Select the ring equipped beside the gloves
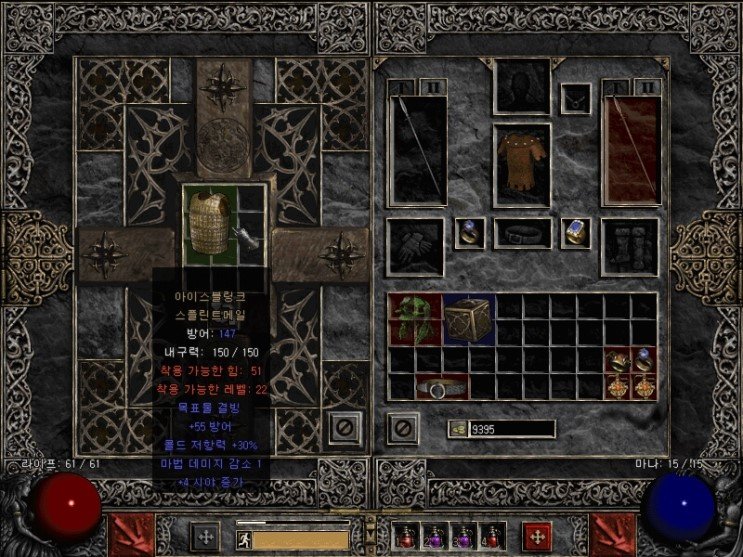 tap(469, 233)
